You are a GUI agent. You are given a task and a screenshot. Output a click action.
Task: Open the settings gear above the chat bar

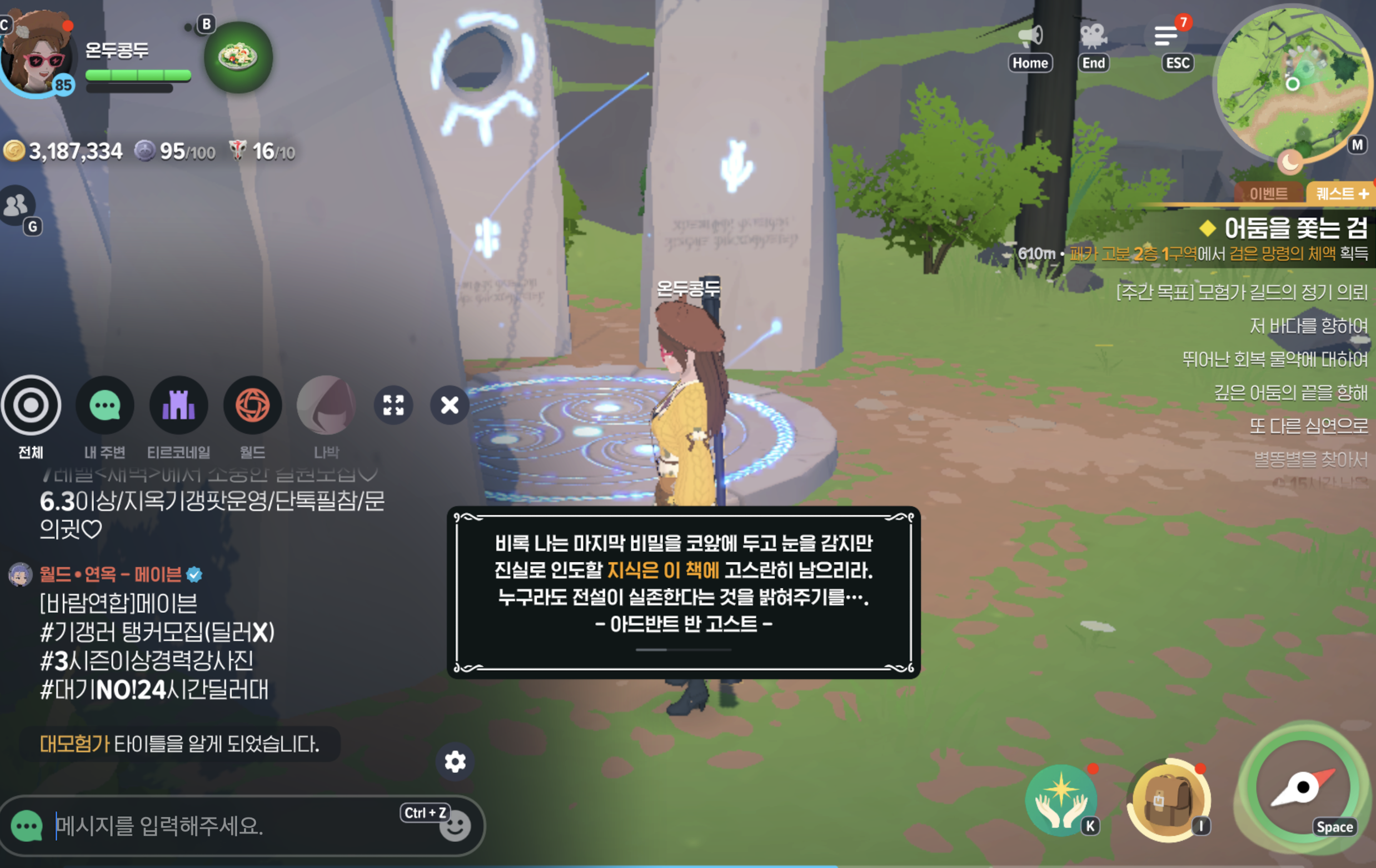(x=454, y=762)
